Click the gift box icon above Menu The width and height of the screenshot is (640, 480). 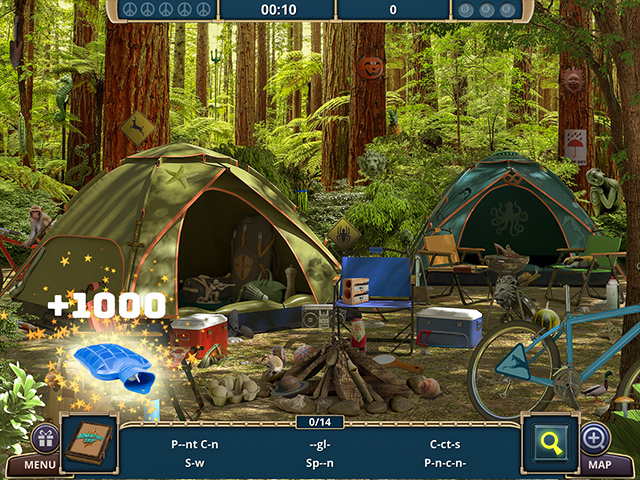45,437
